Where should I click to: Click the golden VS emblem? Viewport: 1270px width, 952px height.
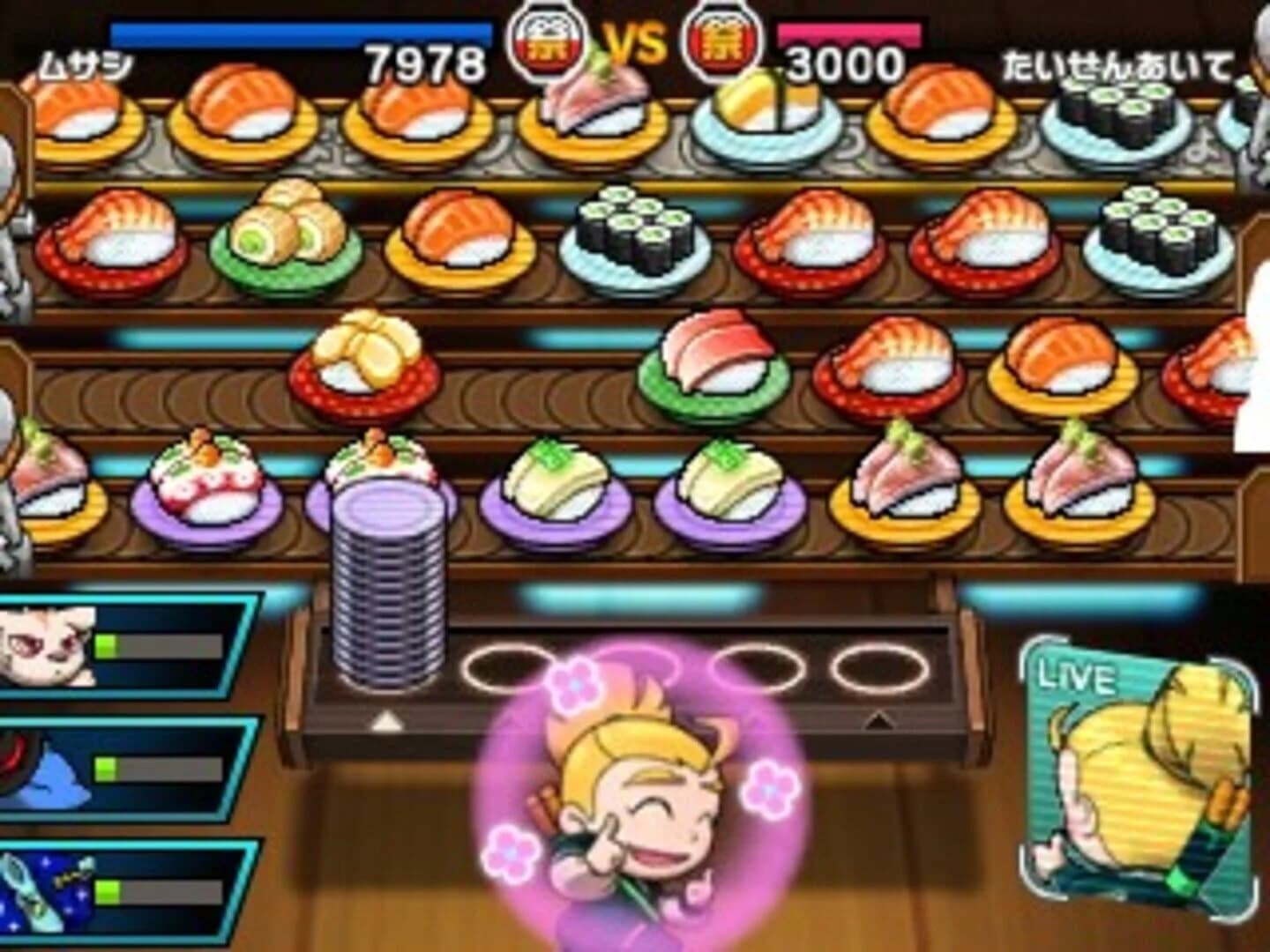click(637, 42)
